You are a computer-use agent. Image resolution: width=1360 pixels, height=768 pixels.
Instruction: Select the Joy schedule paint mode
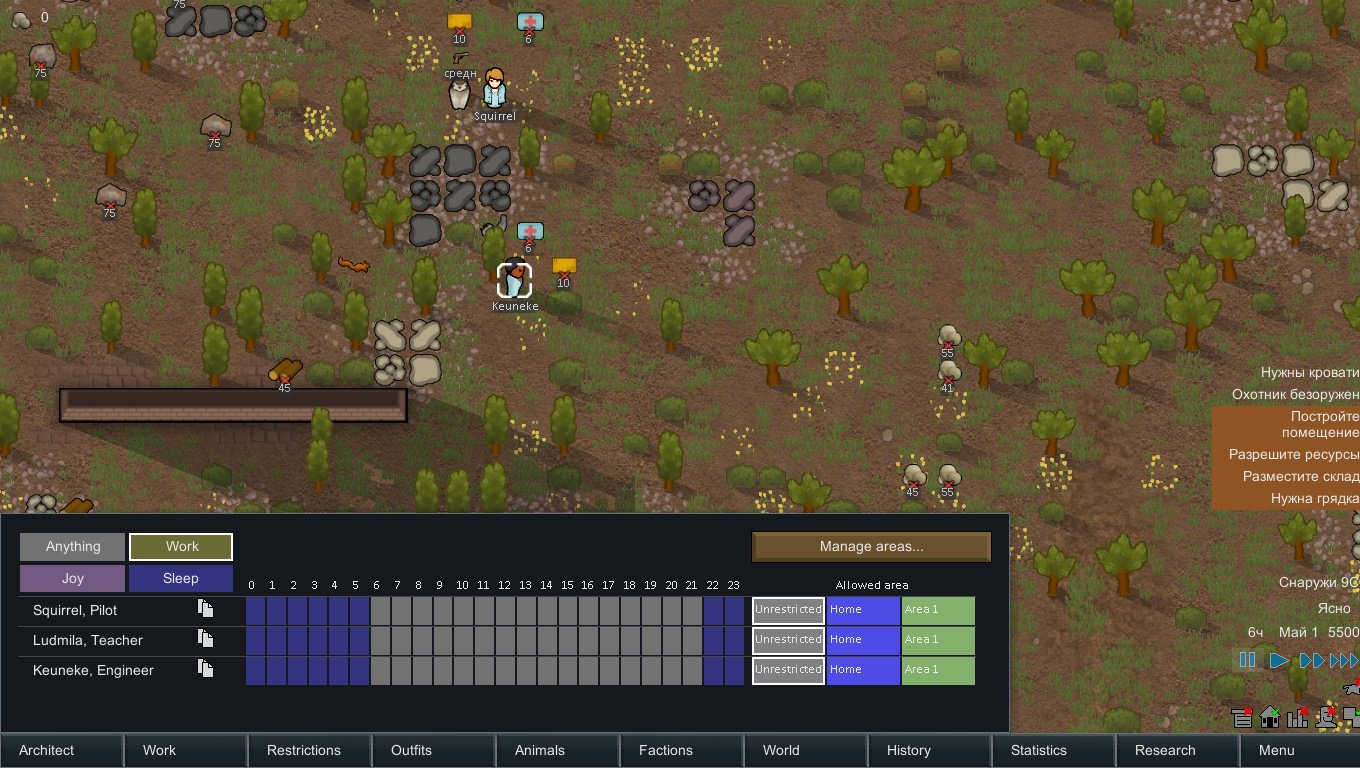coord(71,577)
